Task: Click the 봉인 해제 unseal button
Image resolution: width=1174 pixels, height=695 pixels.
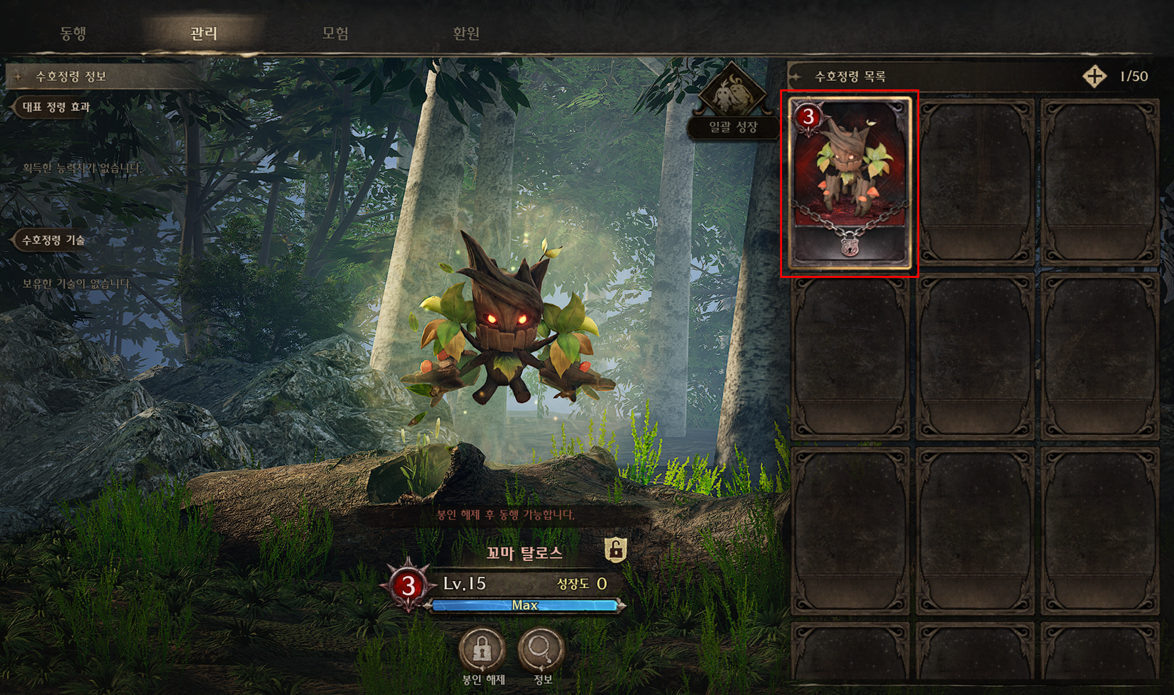Action: click(x=482, y=653)
